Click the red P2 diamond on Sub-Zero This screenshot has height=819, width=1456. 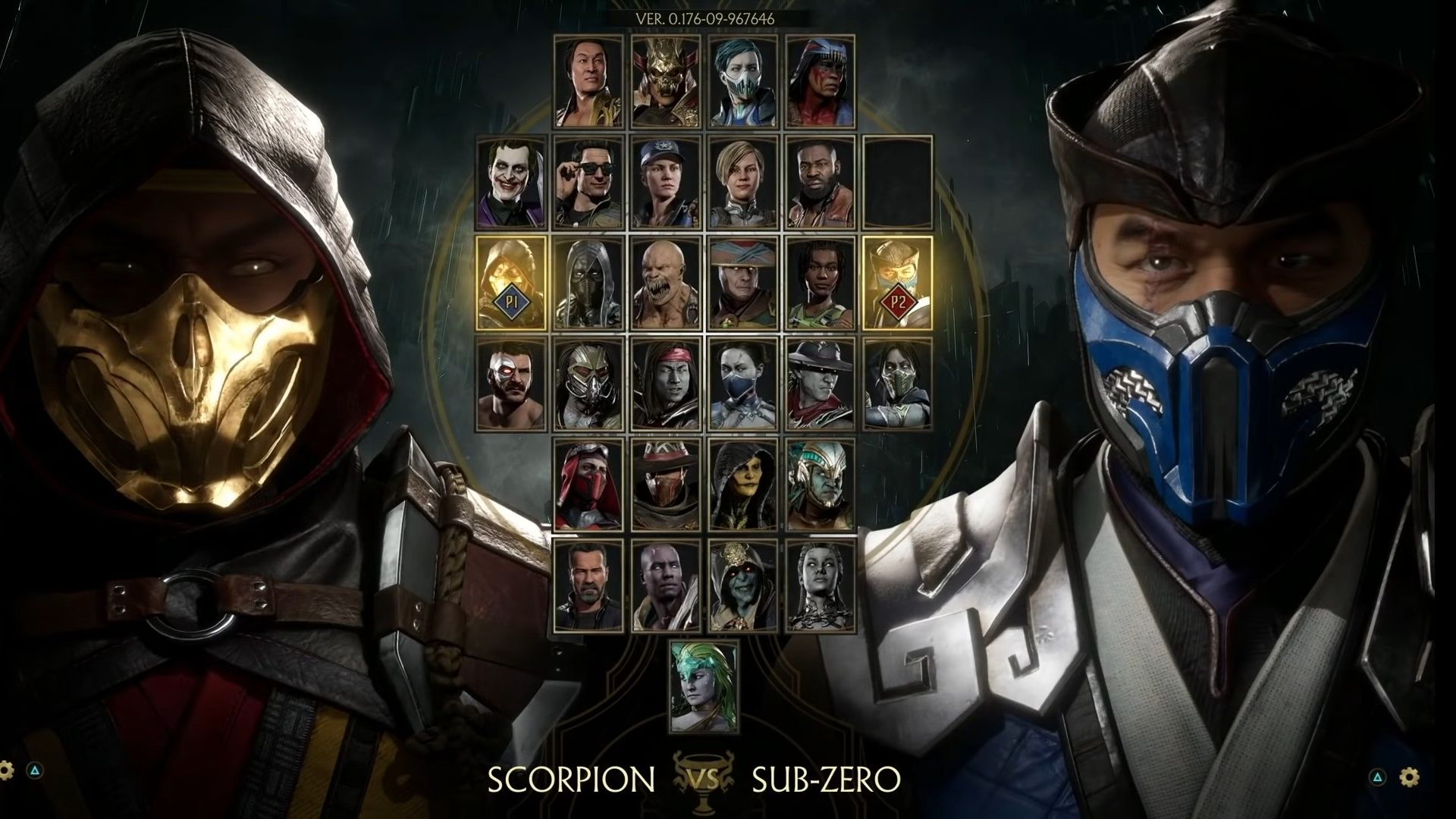(x=899, y=301)
